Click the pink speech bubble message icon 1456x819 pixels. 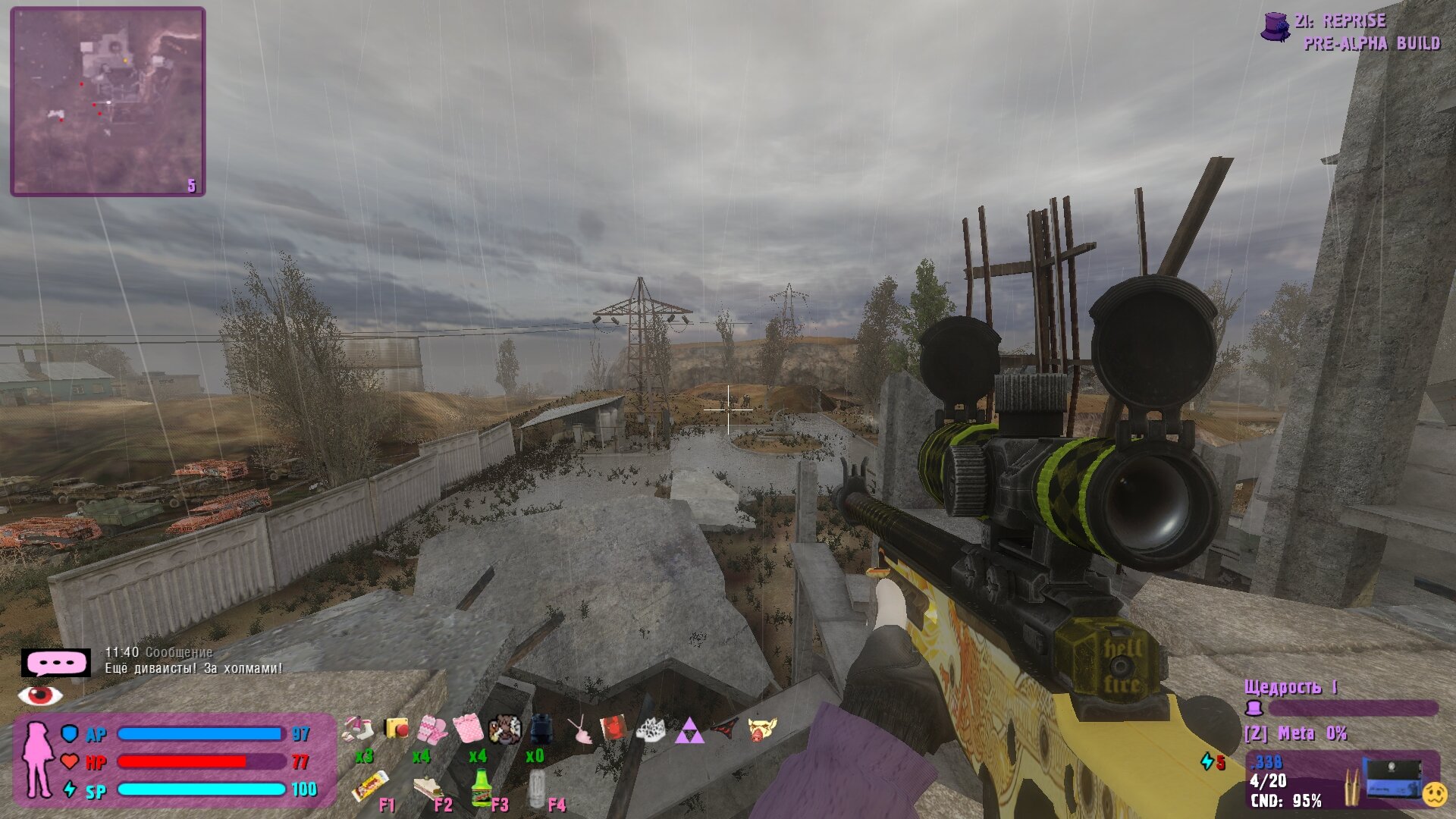pyautogui.click(x=55, y=663)
